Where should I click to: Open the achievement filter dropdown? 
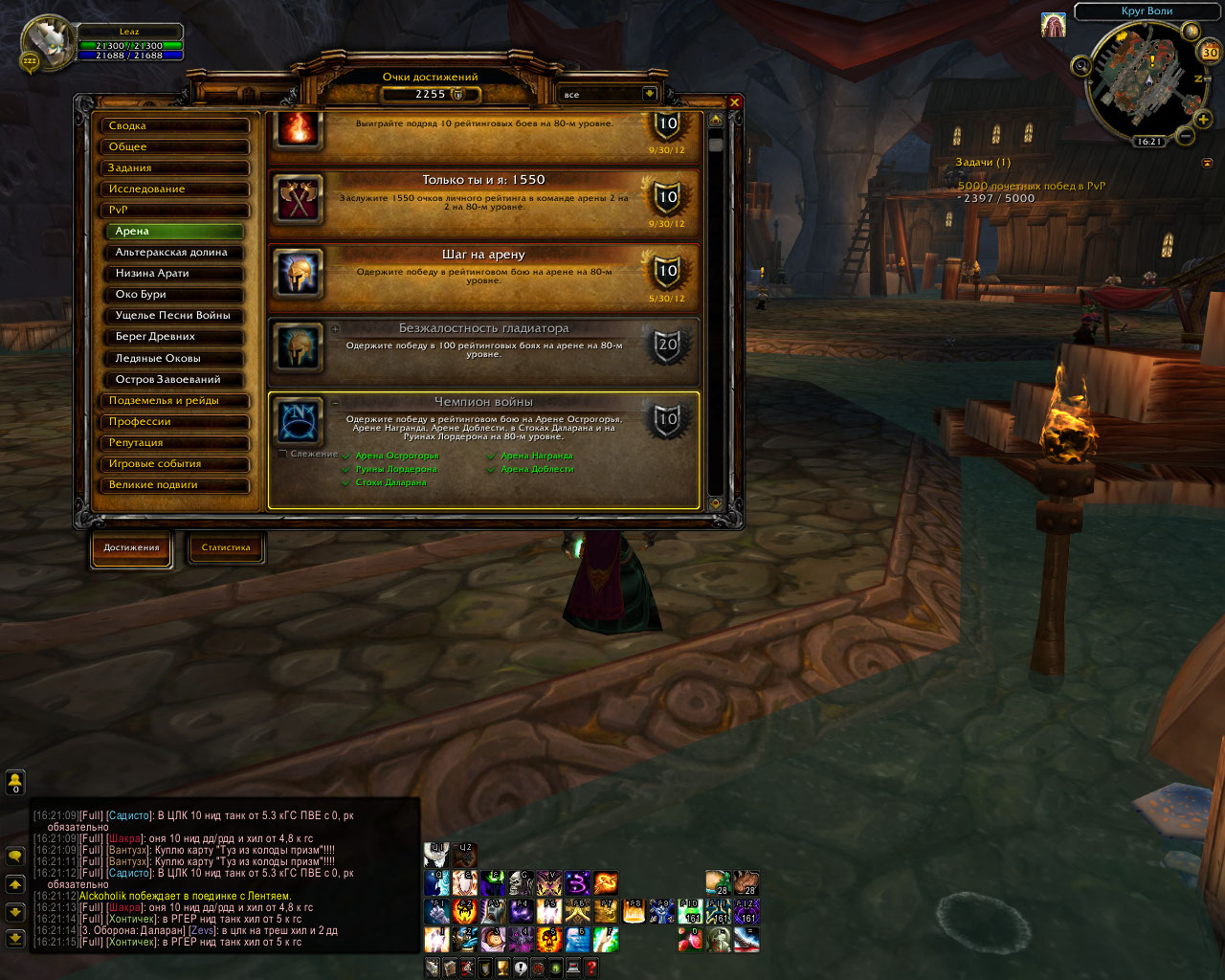click(649, 94)
